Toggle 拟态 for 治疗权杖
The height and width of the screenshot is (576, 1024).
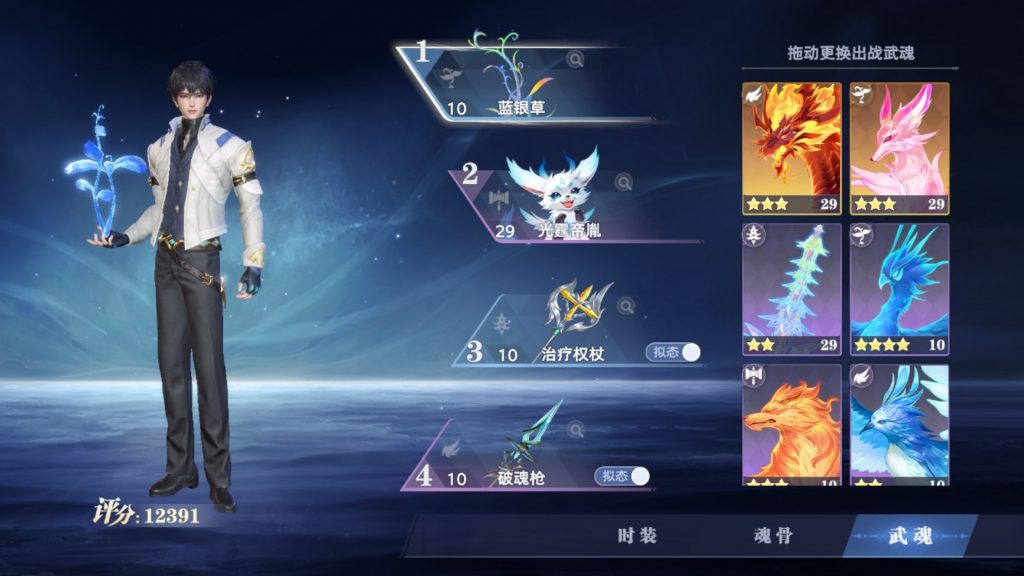click(x=674, y=352)
